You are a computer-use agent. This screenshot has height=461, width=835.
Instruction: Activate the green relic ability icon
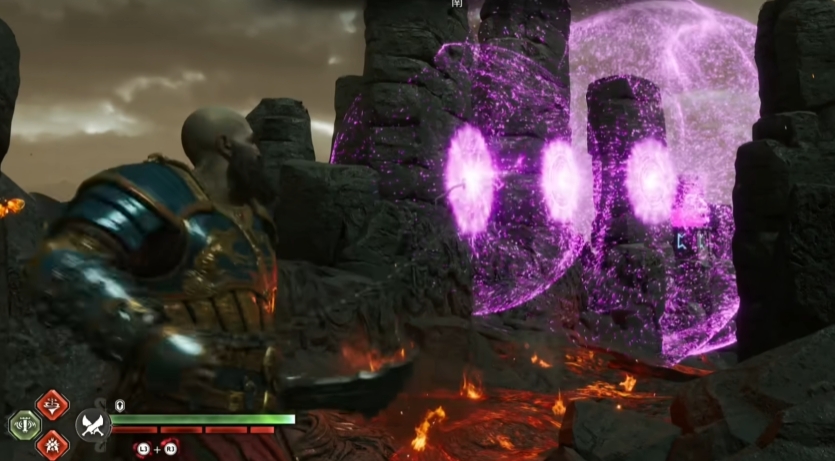(x=24, y=425)
